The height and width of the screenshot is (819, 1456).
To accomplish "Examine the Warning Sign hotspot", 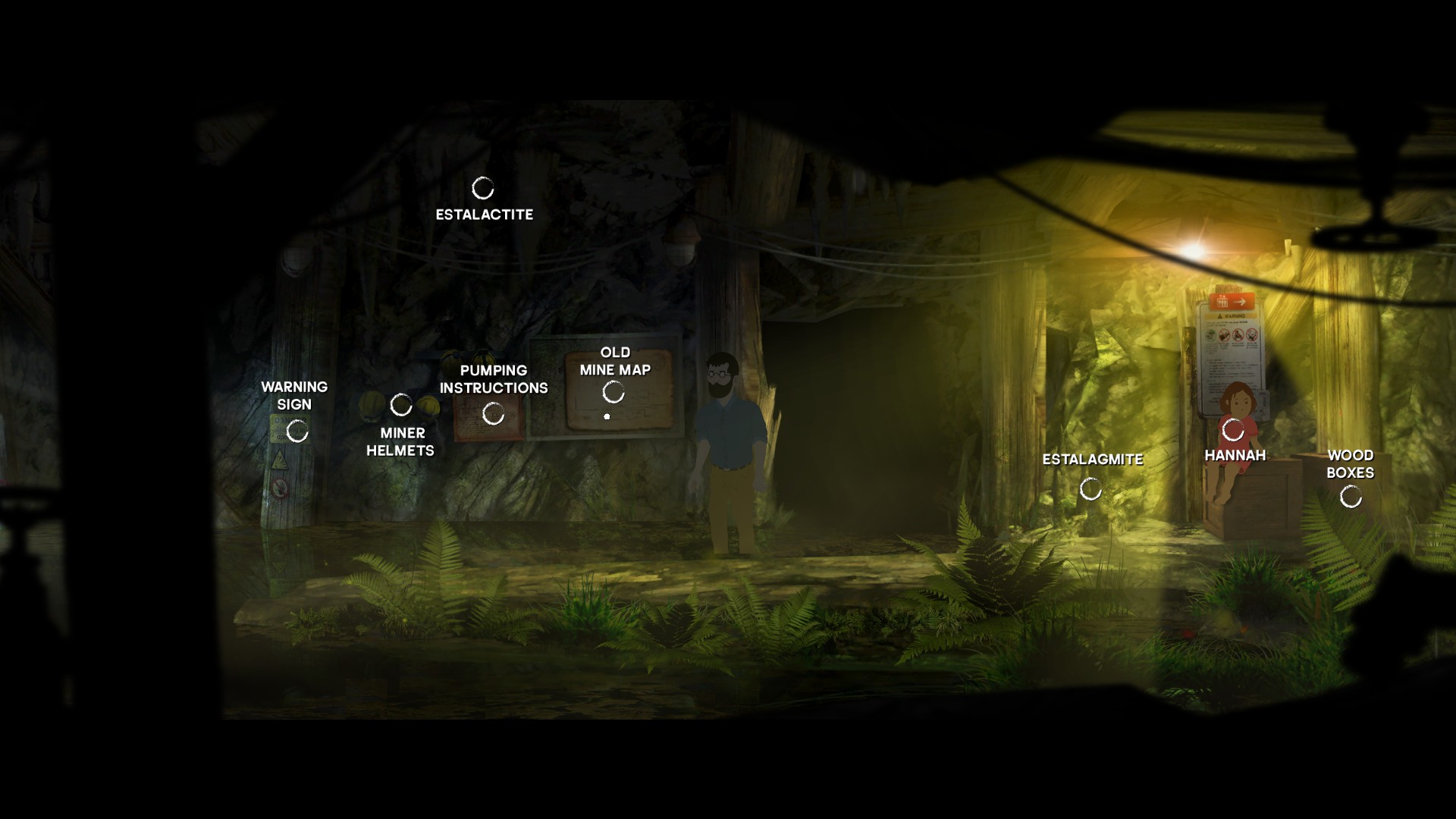I will (x=297, y=431).
